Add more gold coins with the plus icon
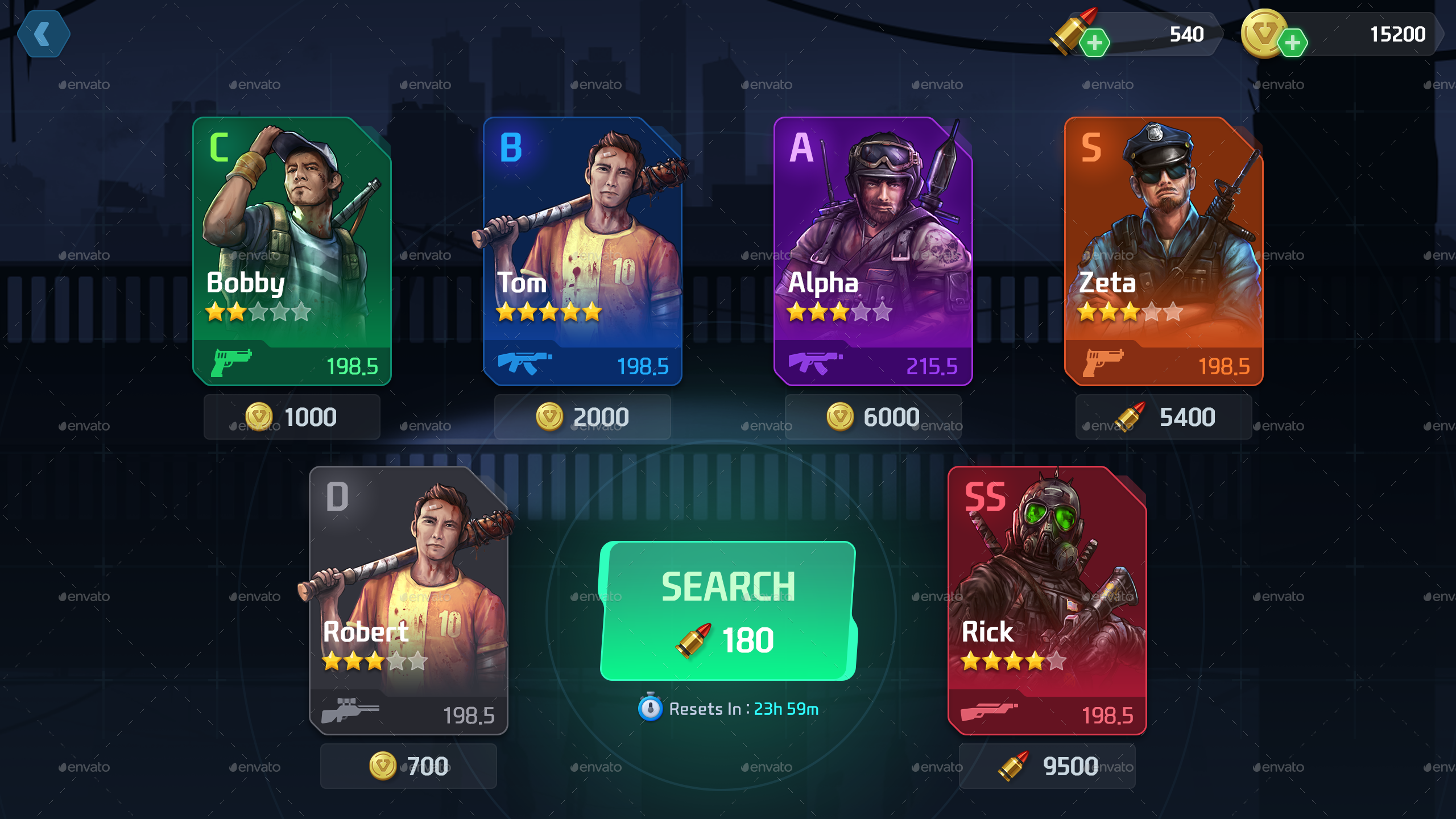The height and width of the screenshot is (819, 1456). pyautogui.click(x=1292, y=43)
